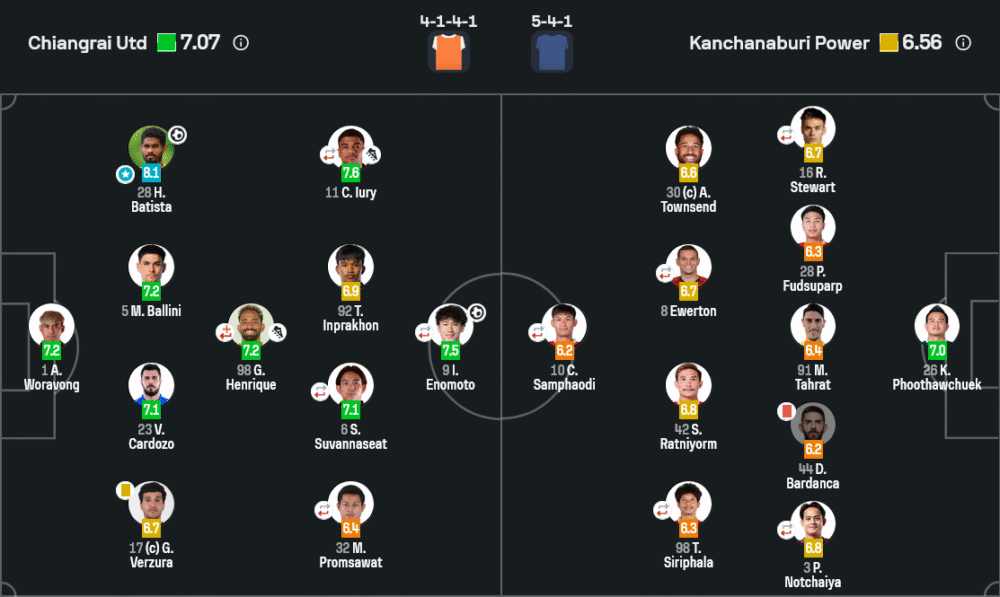The height and width of the screenshot is (597, 1000).
Task: Select the blue Kanchanaburi Power kit
Action: (552, 52)
